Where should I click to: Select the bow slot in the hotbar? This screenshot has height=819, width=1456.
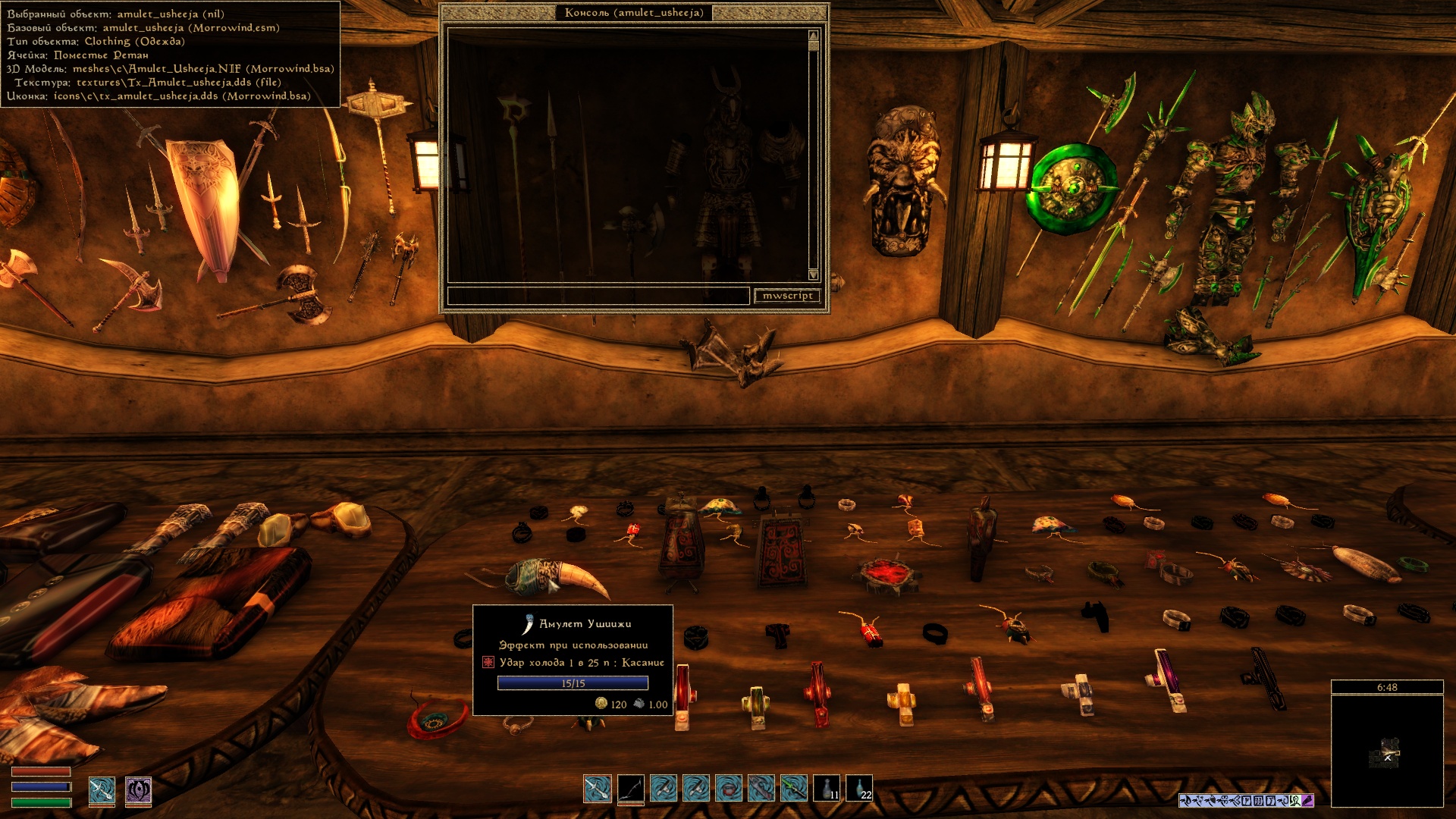coord(630,789)
